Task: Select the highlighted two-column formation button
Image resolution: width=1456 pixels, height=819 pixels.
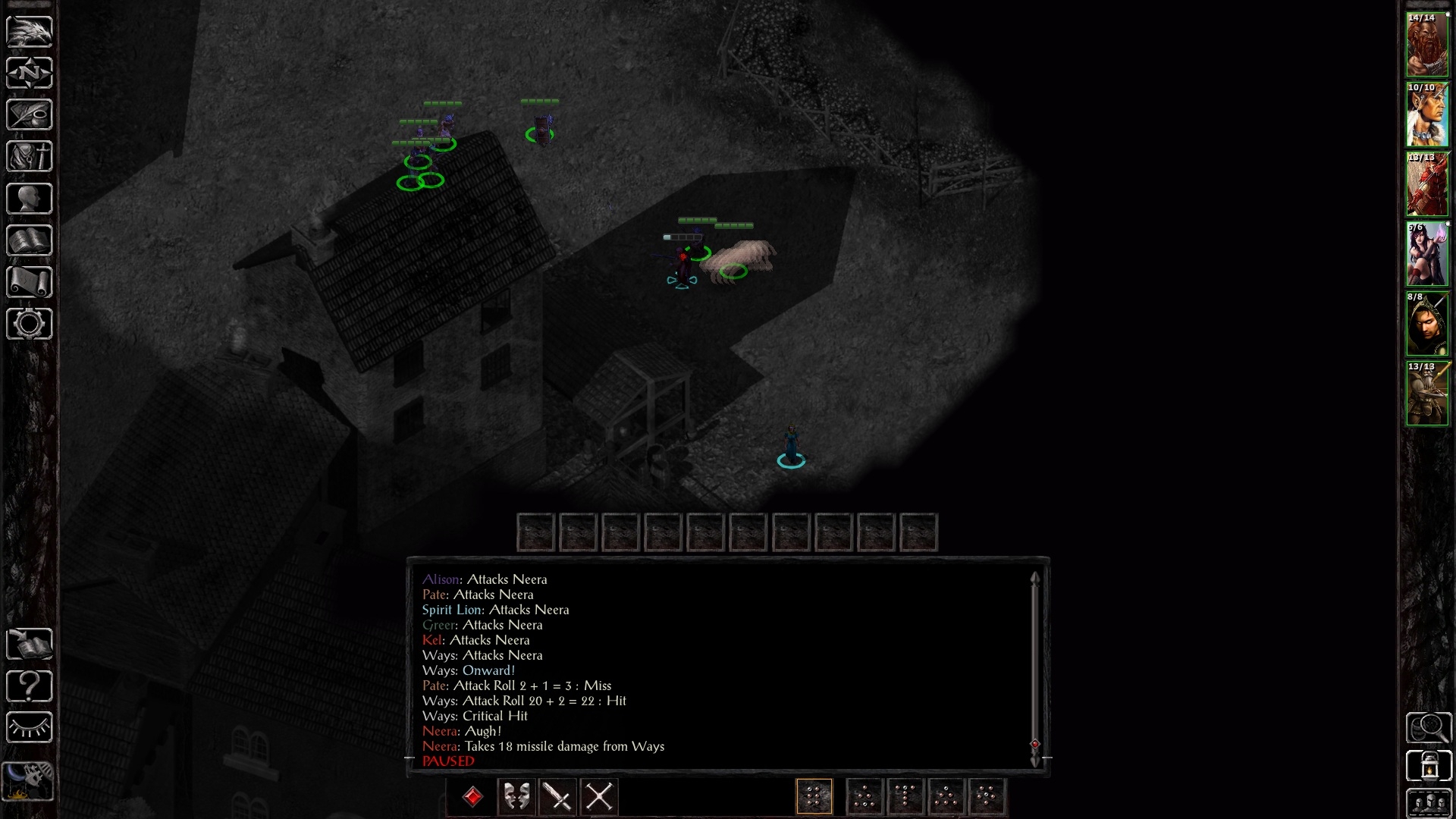Action: point(814,797)
